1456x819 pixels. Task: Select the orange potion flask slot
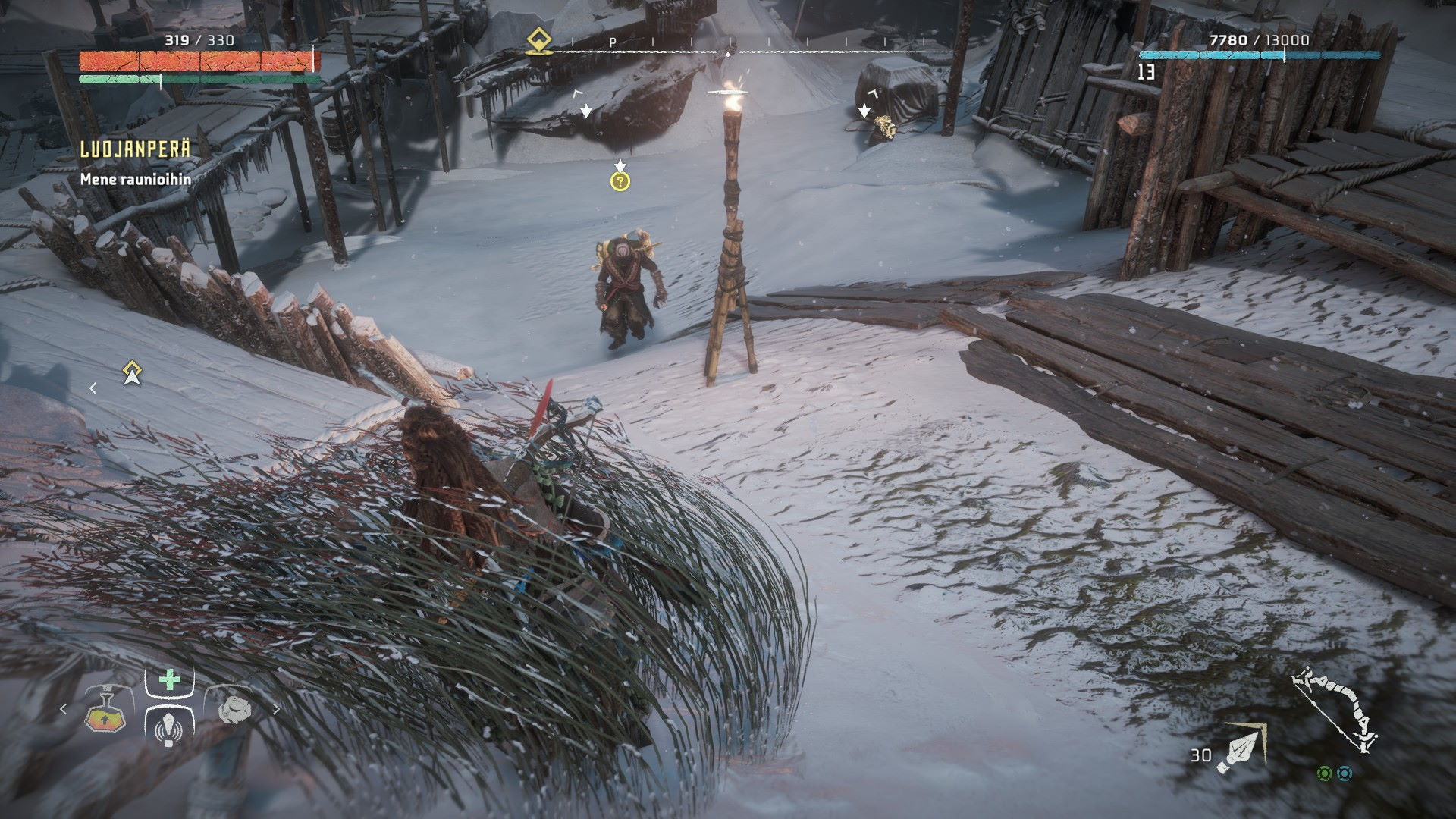click(102, 711)
